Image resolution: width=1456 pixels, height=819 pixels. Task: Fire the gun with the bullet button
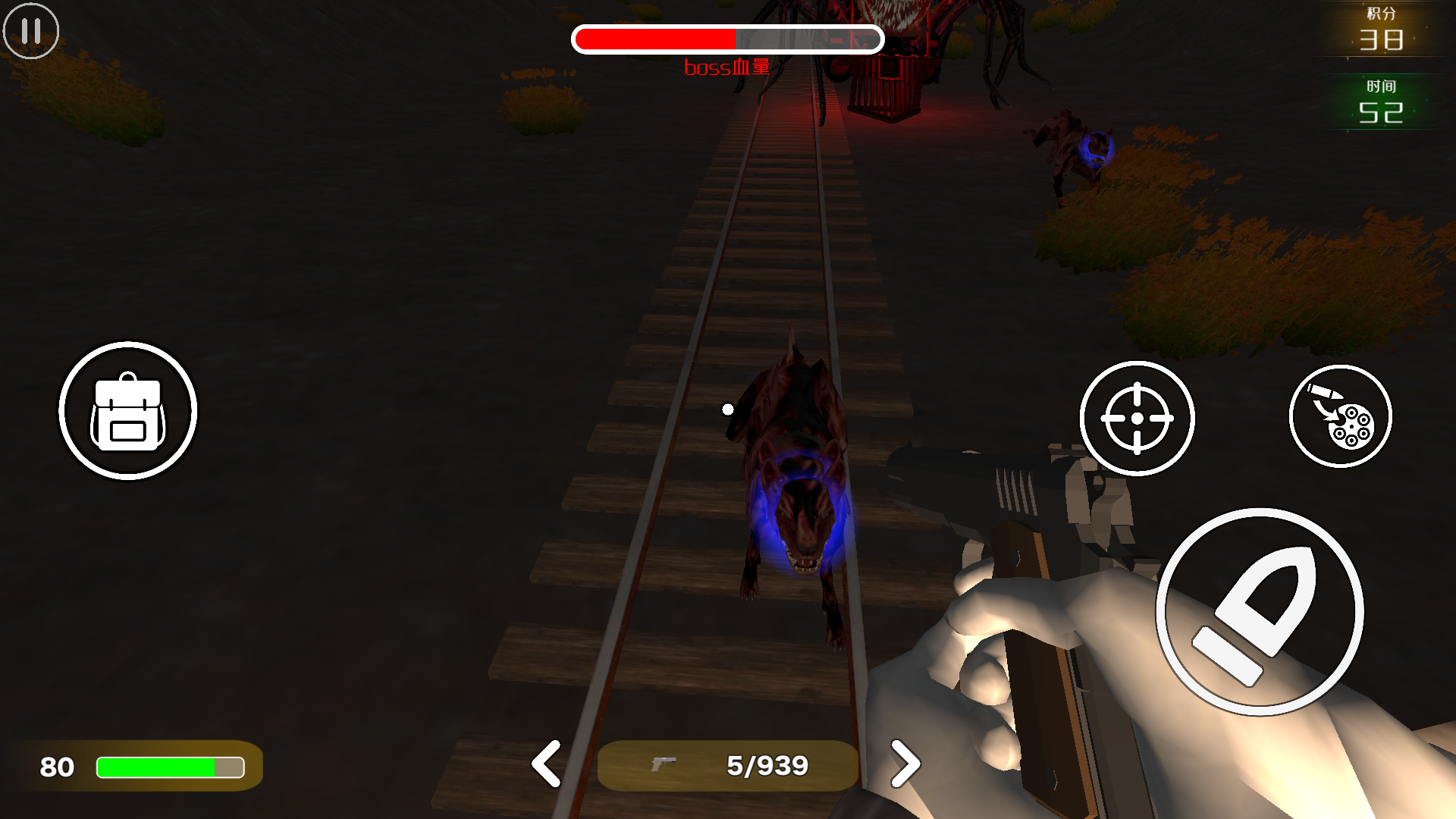1260,611
